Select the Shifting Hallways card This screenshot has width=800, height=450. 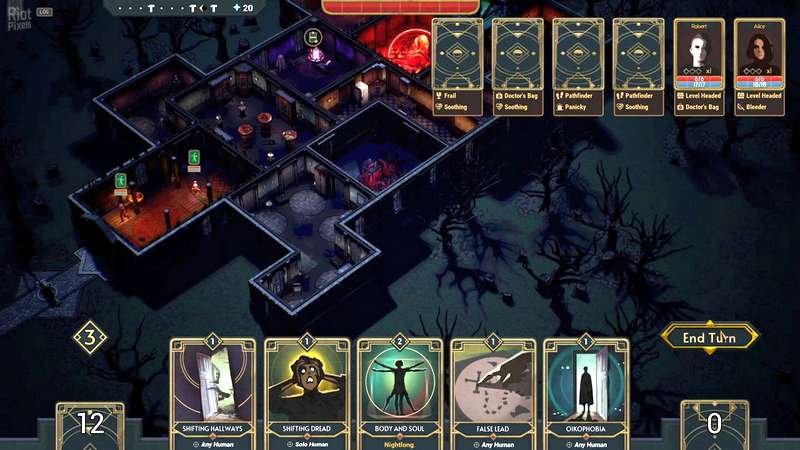(212, 394)
